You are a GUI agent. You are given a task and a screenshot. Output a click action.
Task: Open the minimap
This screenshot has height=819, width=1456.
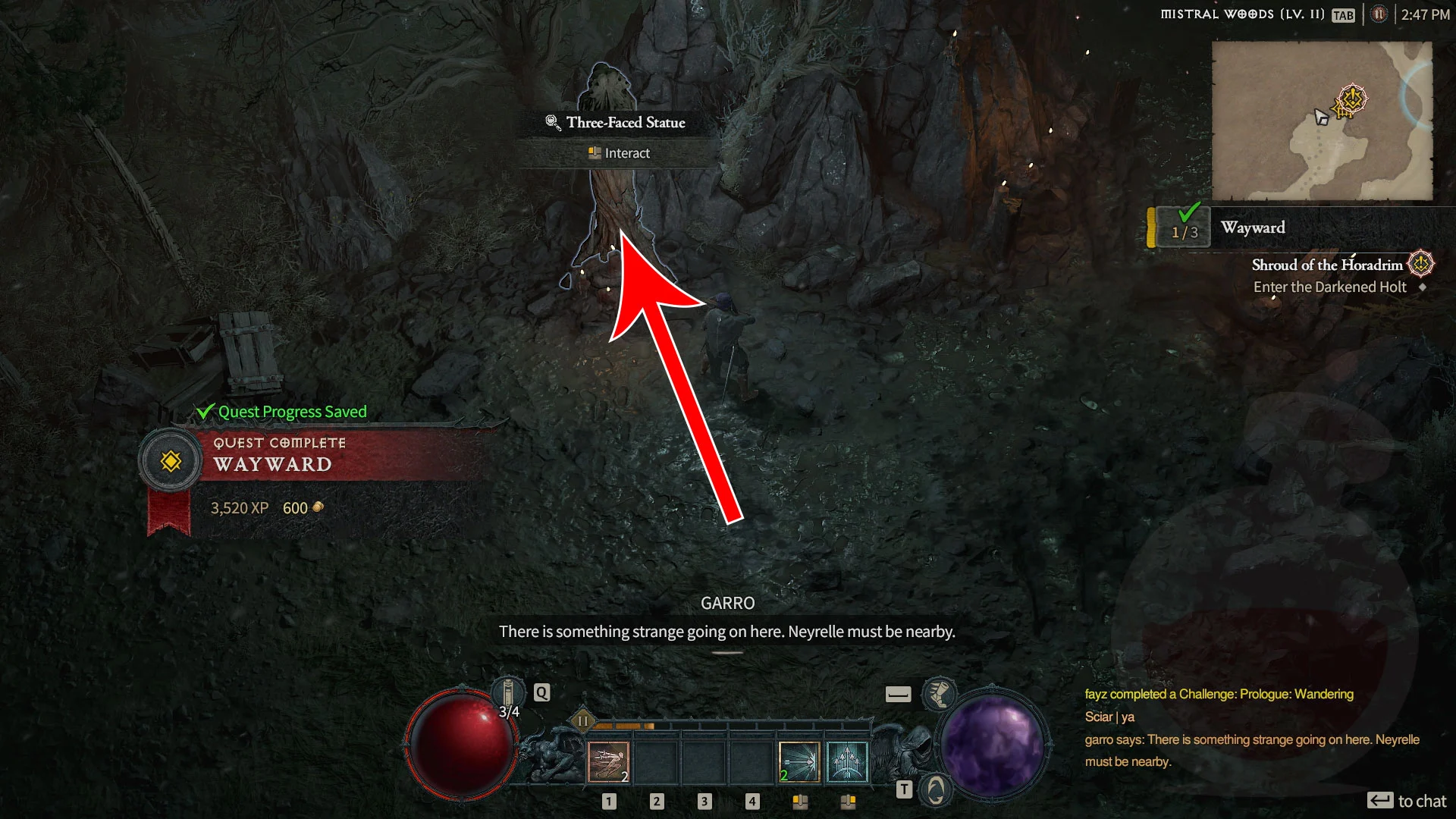click(1321, 121)
